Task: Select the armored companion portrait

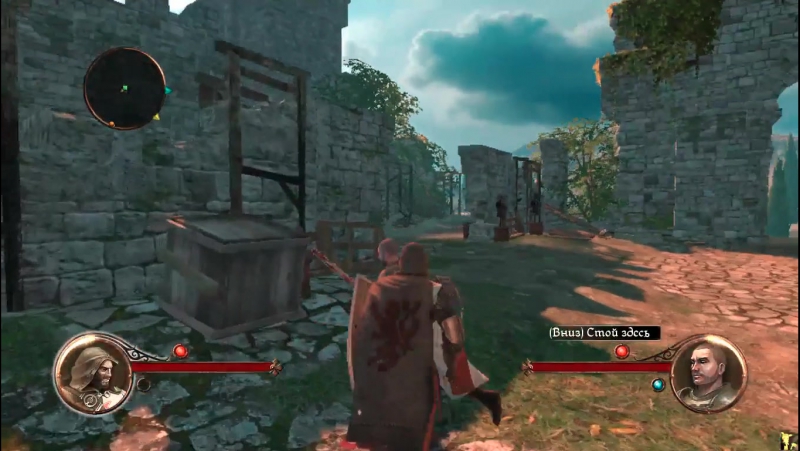Action: click(708, 373)
